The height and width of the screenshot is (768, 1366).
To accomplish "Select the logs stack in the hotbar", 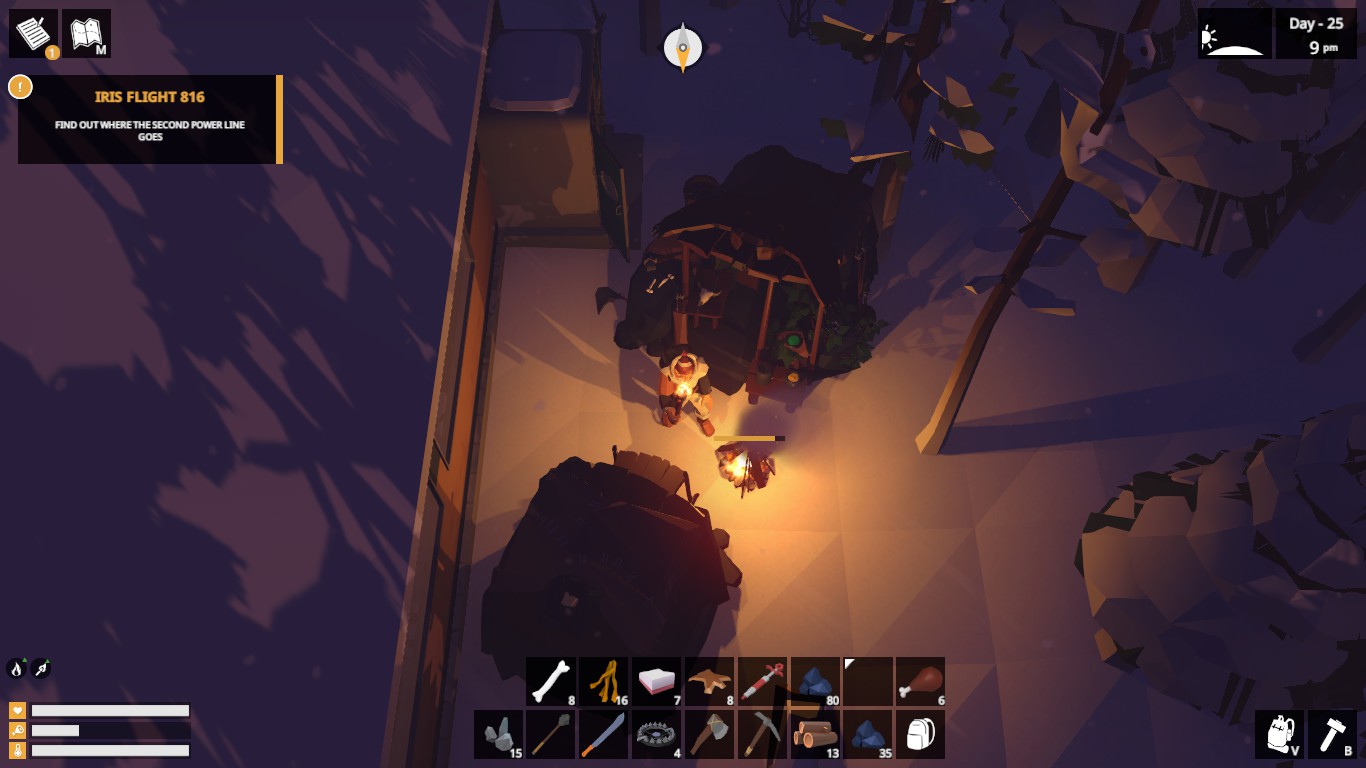I will (x=816, y=734).
